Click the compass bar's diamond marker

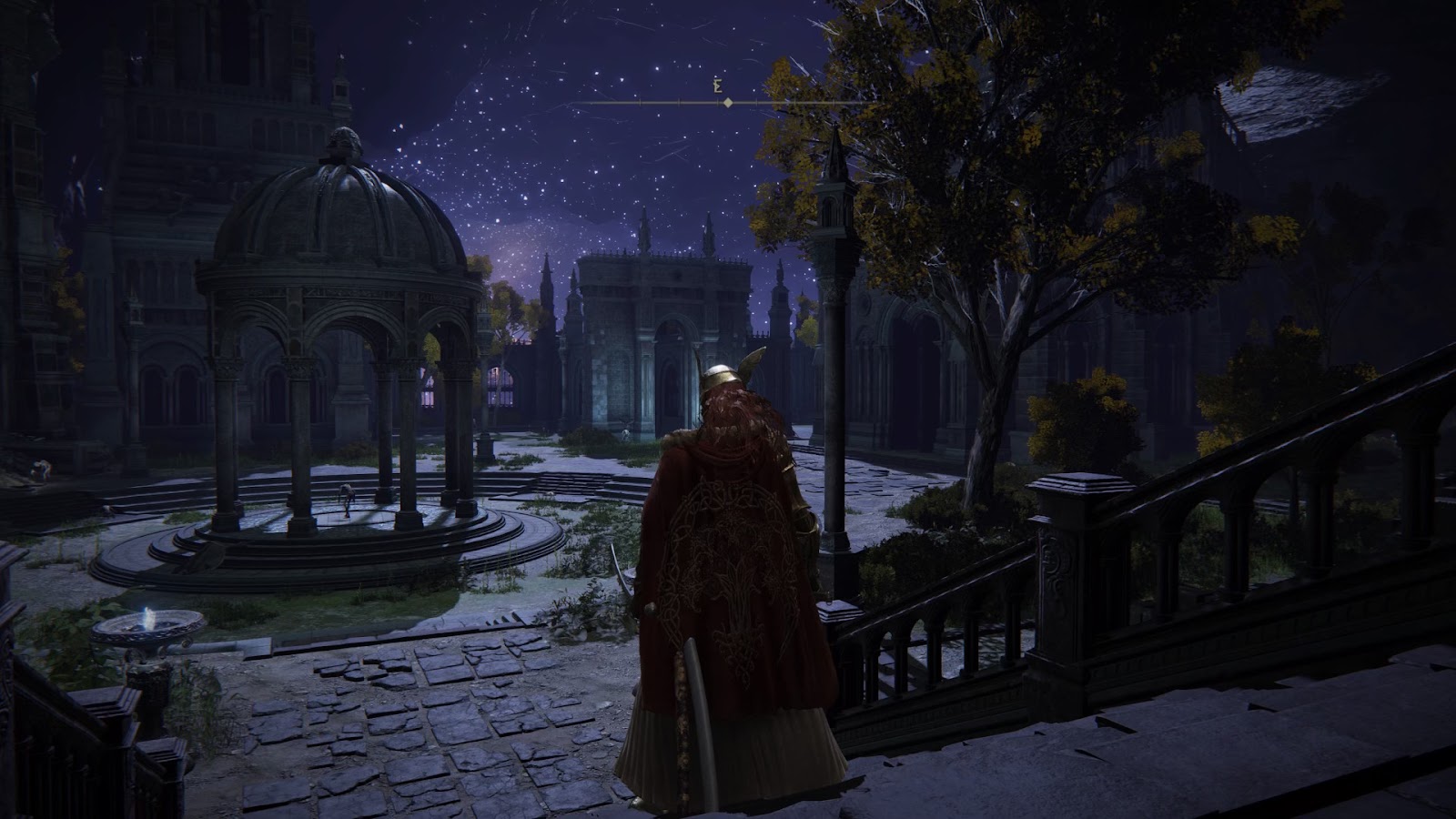727,103
